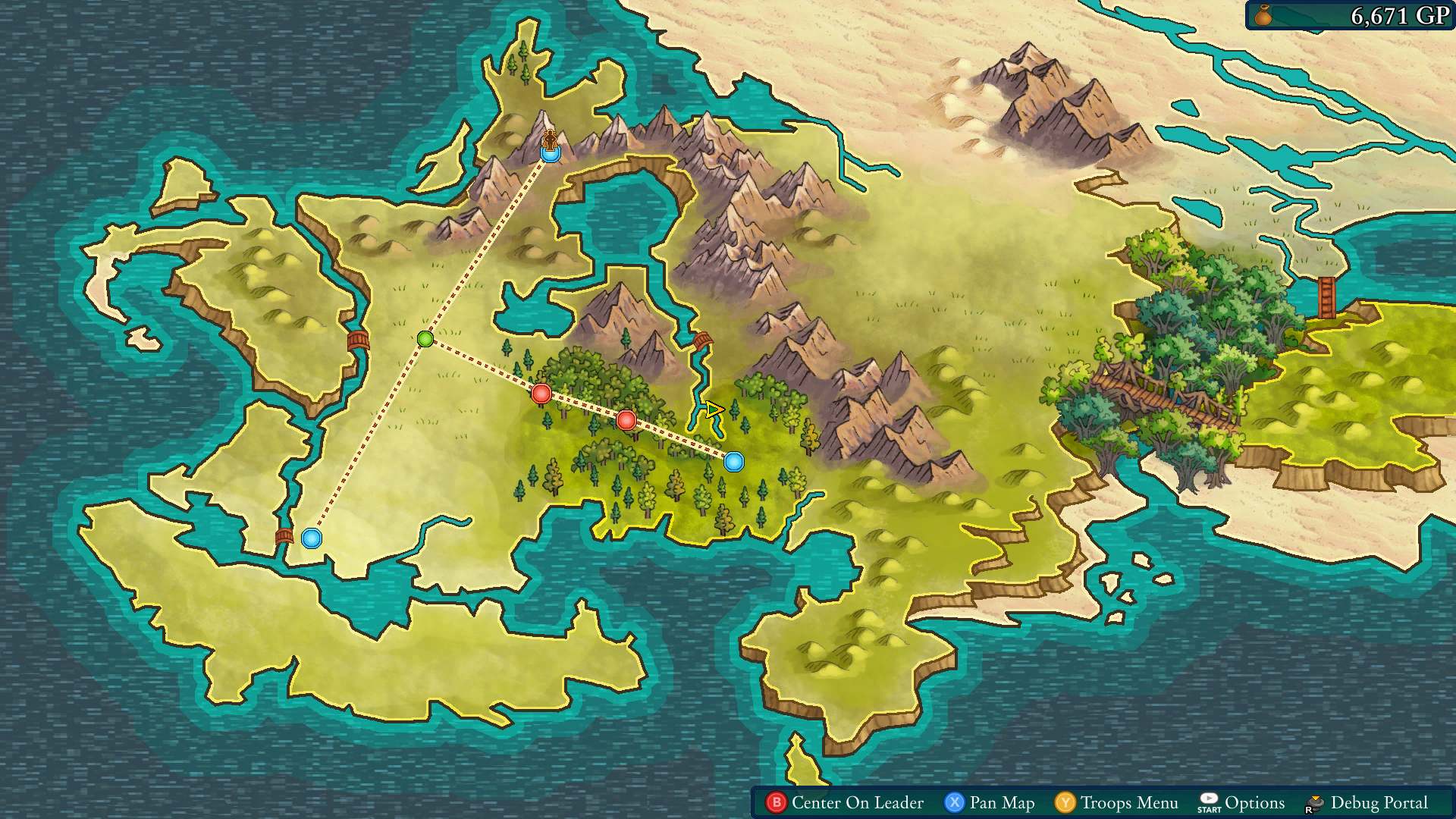Click the R shoulder button icon for Debug Portal
1456x819 pixels.
coord(1315,802)
